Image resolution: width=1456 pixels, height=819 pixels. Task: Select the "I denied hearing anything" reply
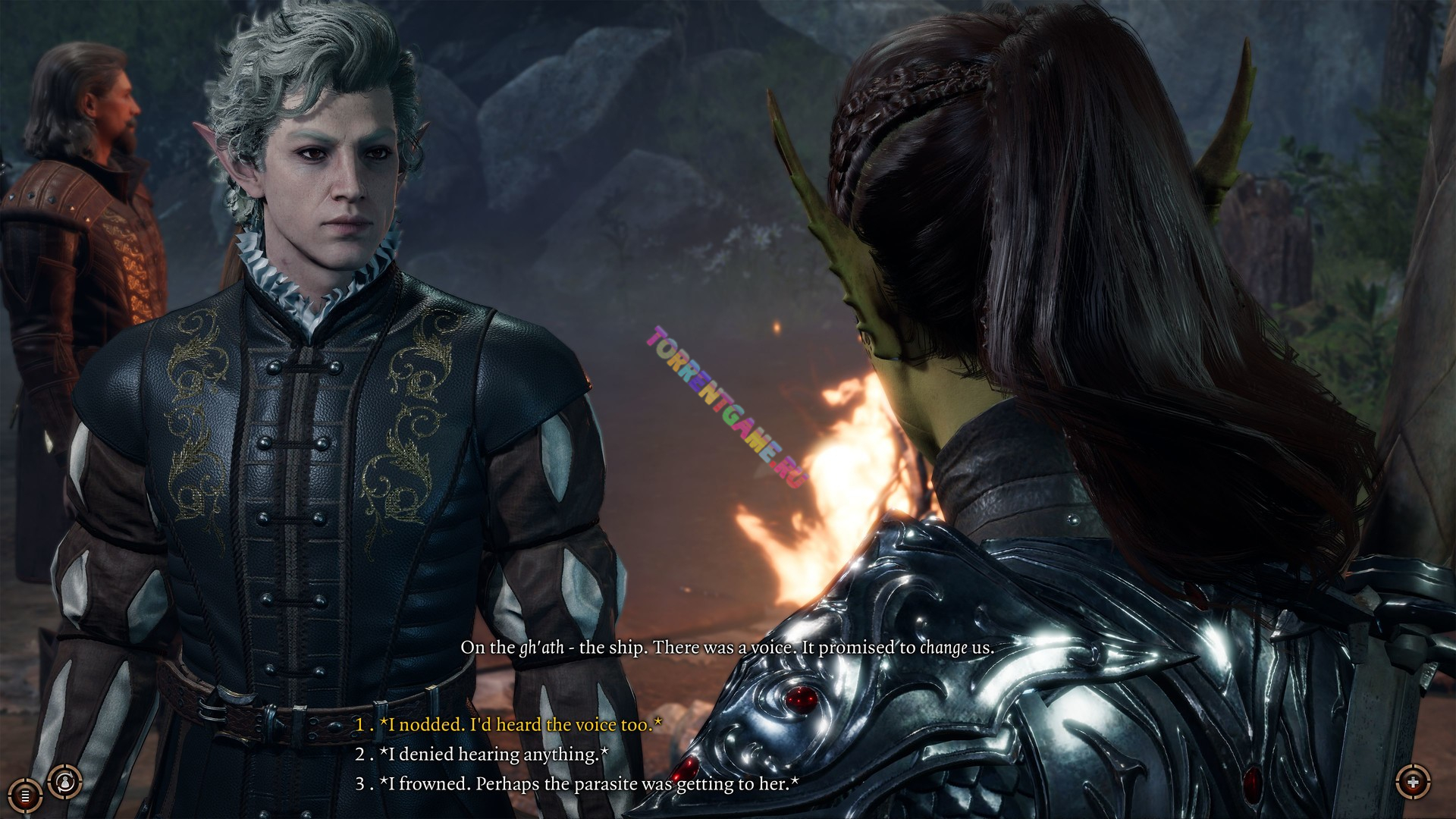493,755
